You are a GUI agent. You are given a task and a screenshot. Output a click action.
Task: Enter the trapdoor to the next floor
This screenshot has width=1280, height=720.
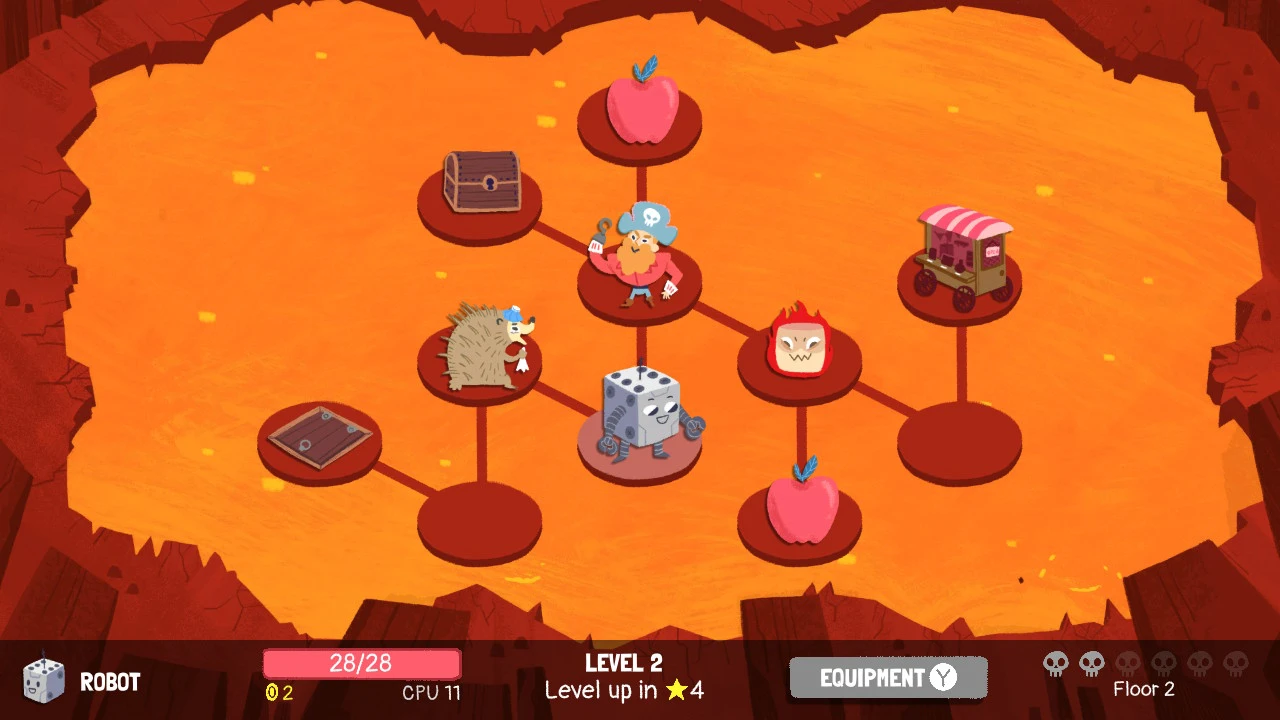[318, 435]
